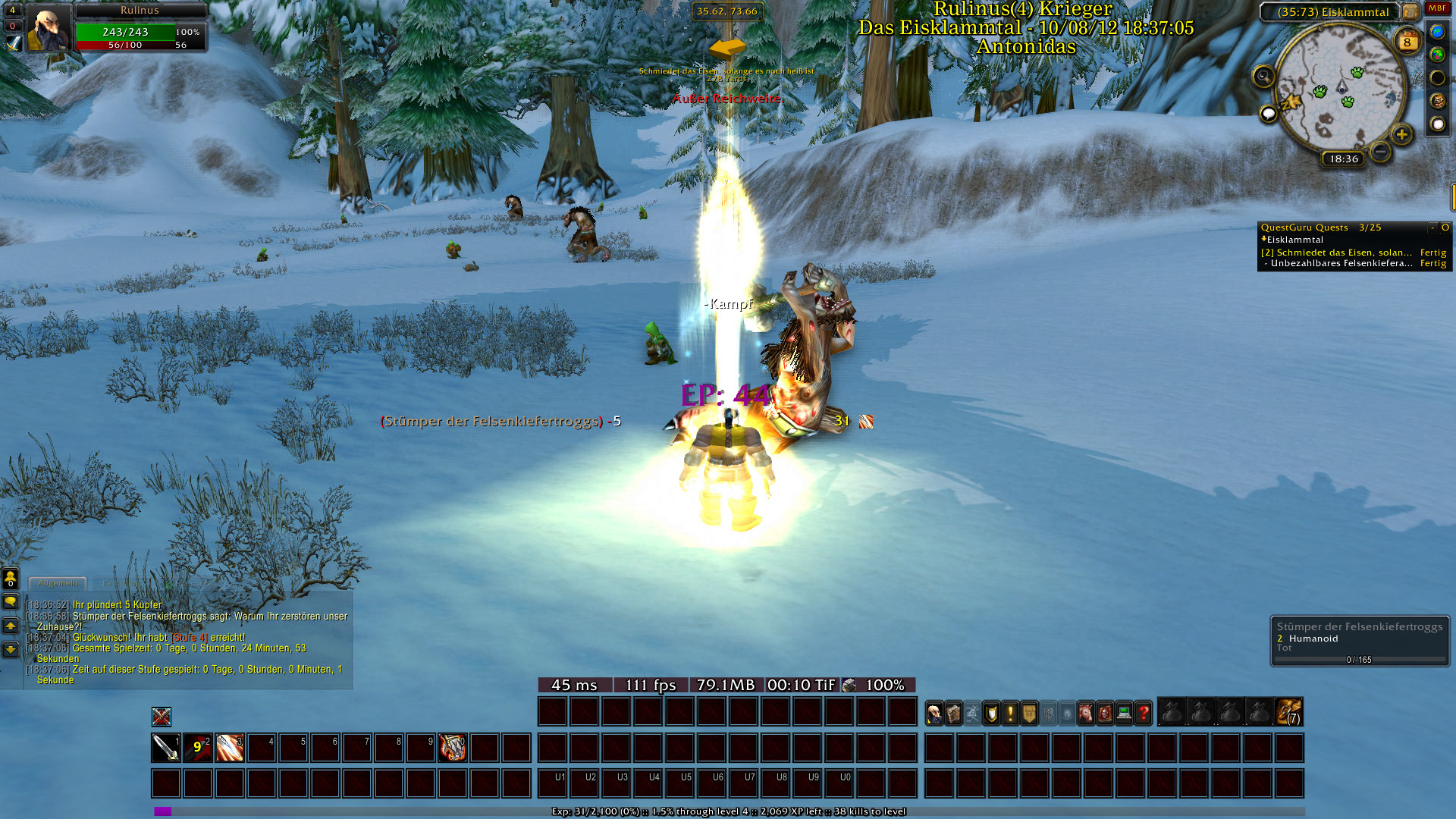1456x819 pixels.
Task: Open the world map button beside Eisklammtal
Action: [x=1410, y=12]
